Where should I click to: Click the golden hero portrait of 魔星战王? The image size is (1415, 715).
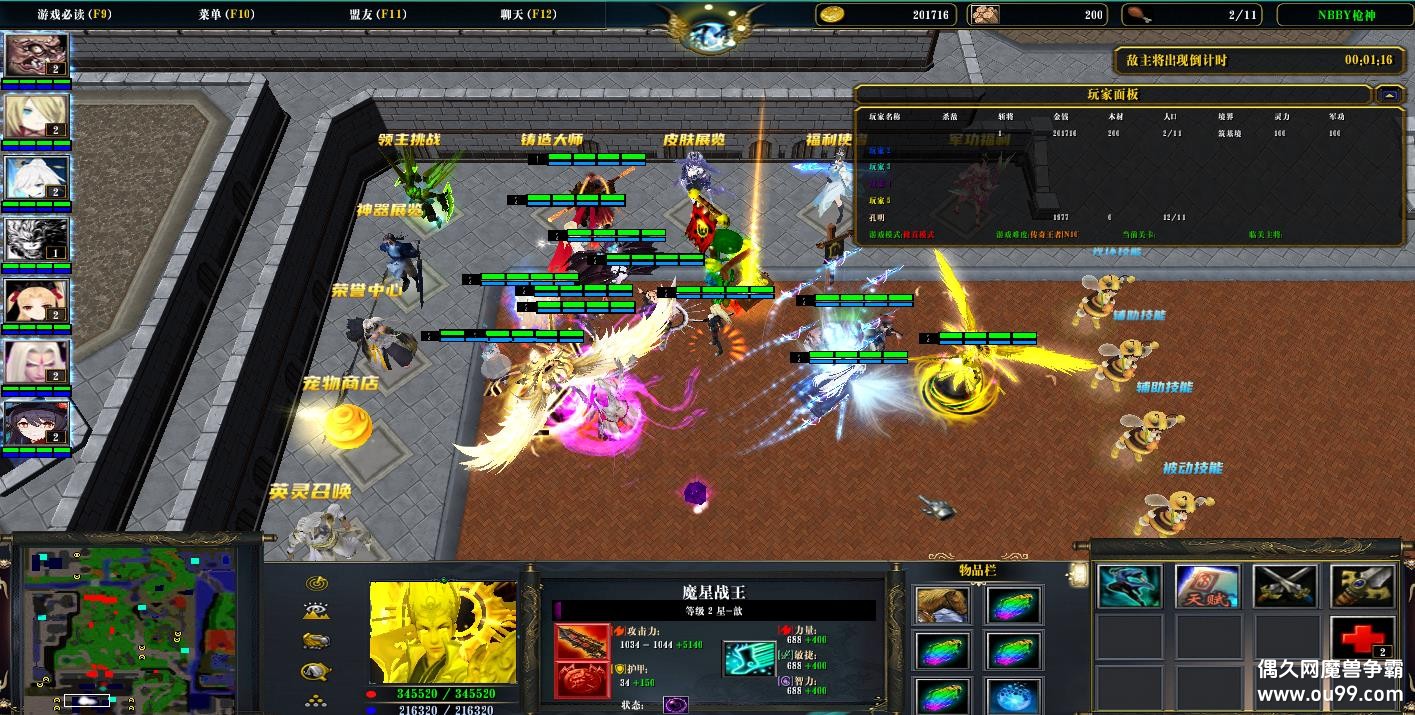(x=441, y=632)
